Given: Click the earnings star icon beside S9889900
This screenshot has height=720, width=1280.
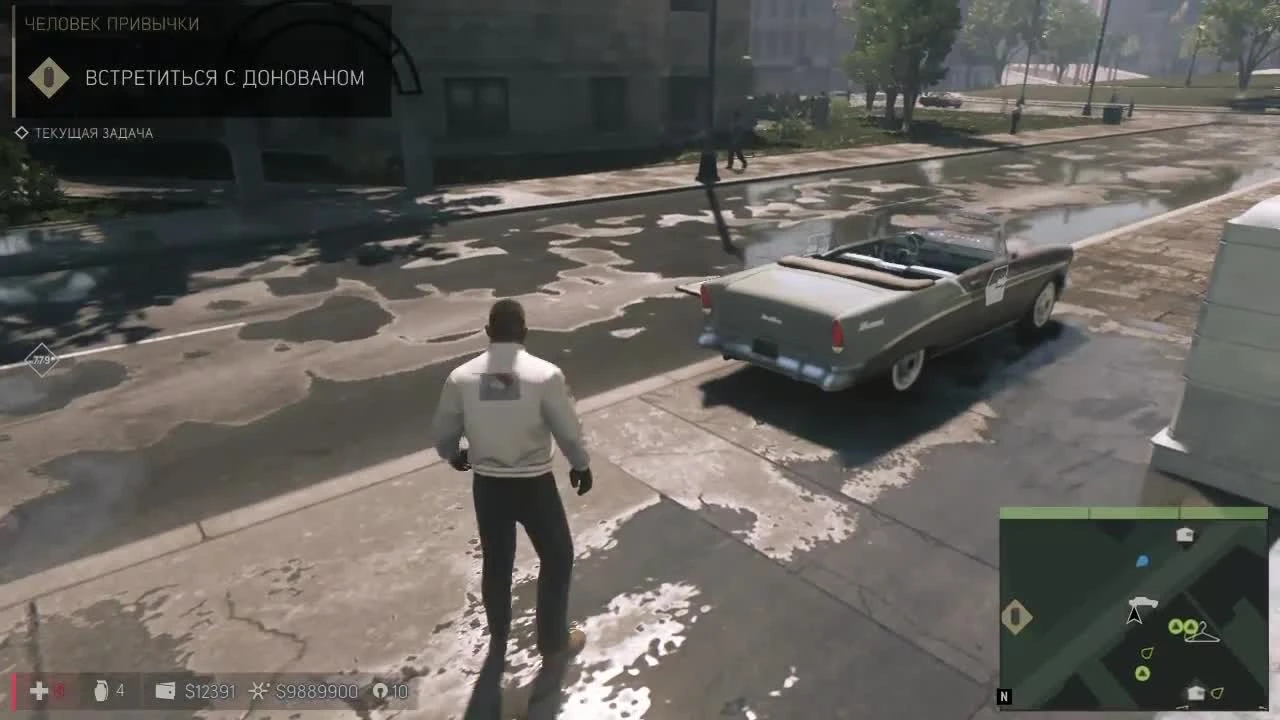Looking at the screenshot, I should coord(258,690).
